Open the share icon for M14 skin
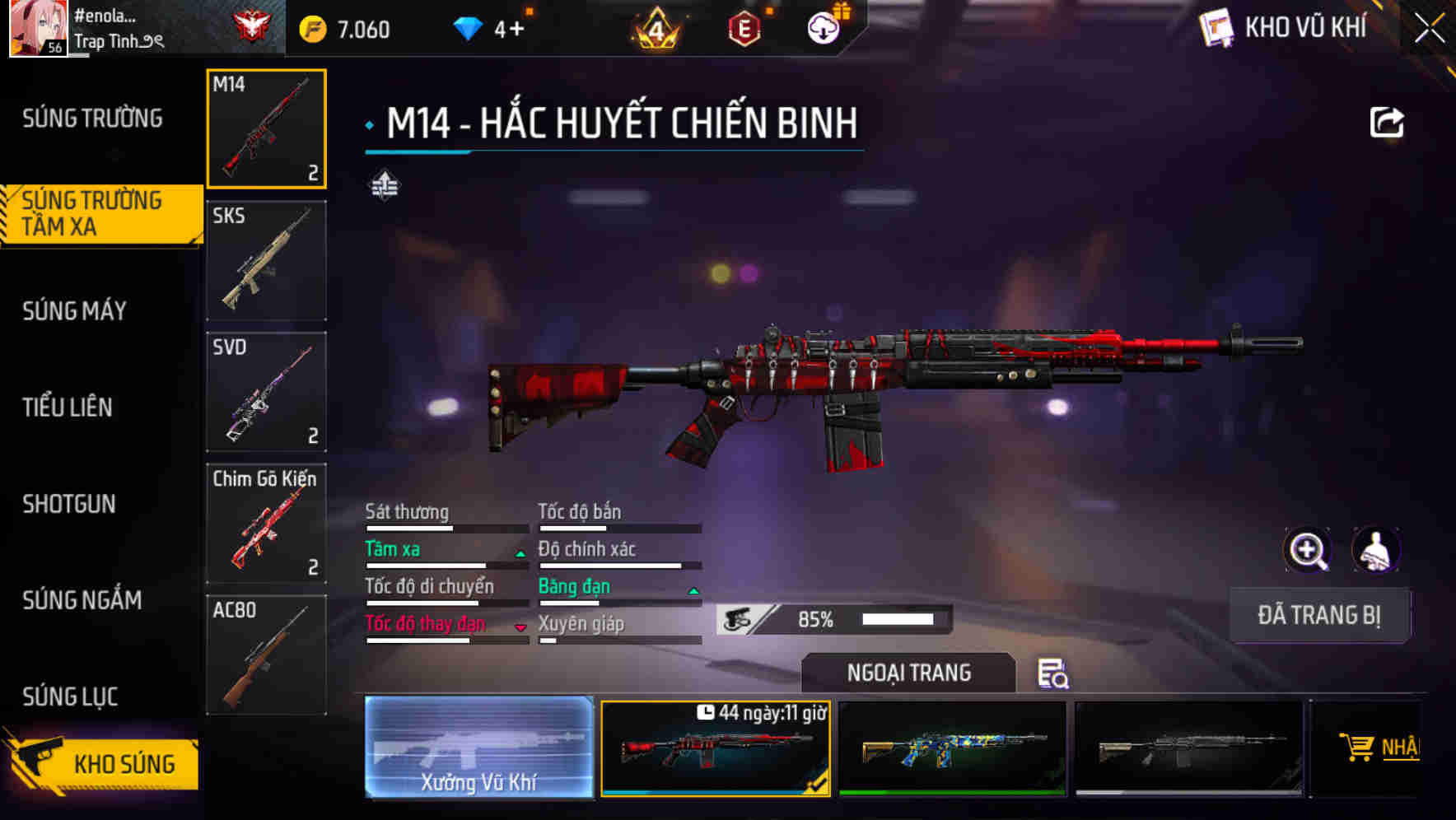1456x820 pixels. point(1388,122)
